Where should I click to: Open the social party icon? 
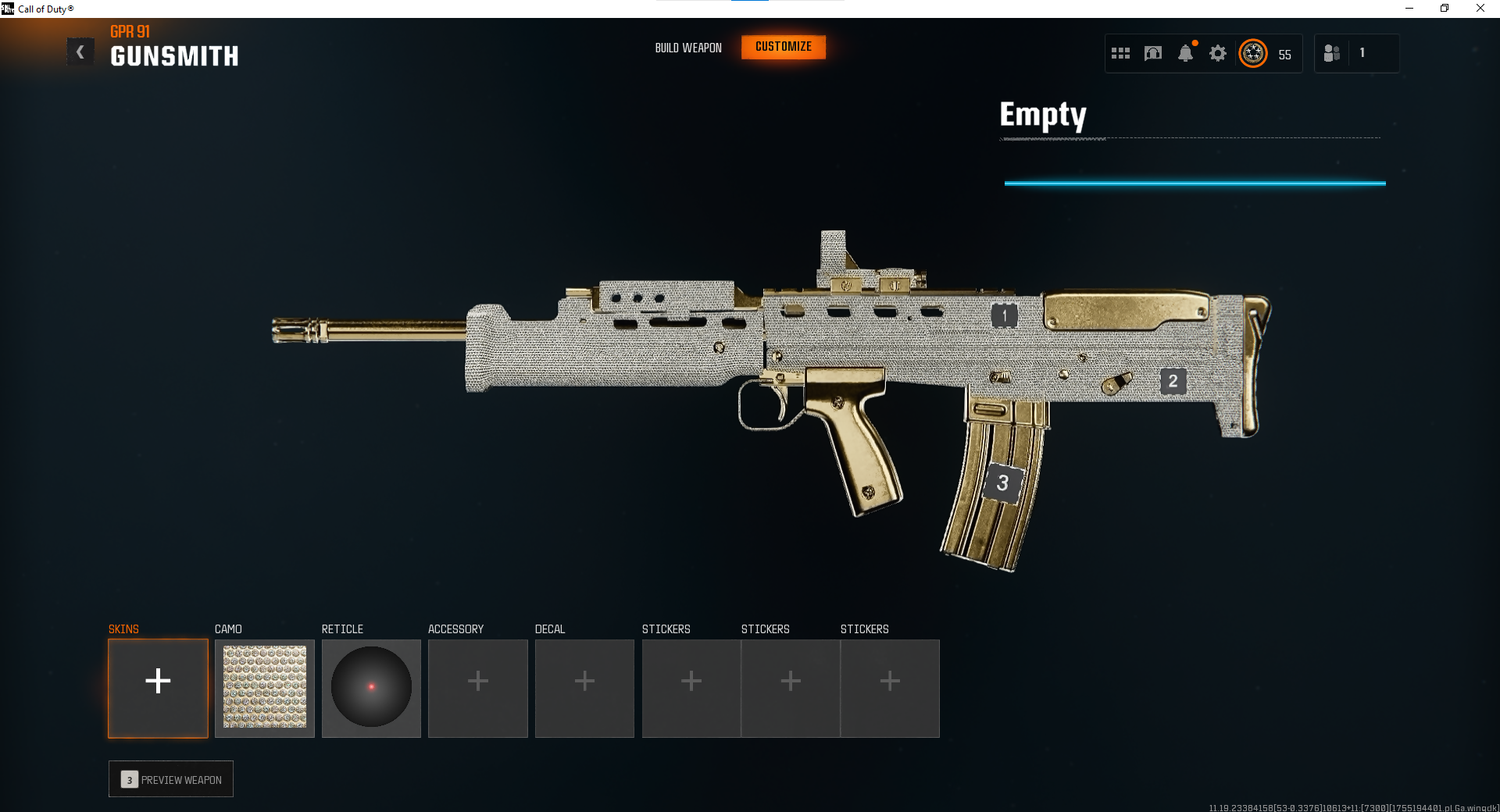click(x=1332, y=53)
